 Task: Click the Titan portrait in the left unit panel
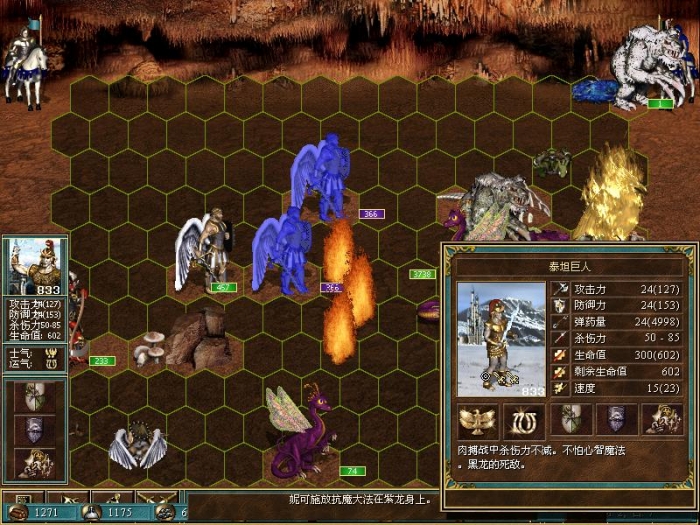35,267
